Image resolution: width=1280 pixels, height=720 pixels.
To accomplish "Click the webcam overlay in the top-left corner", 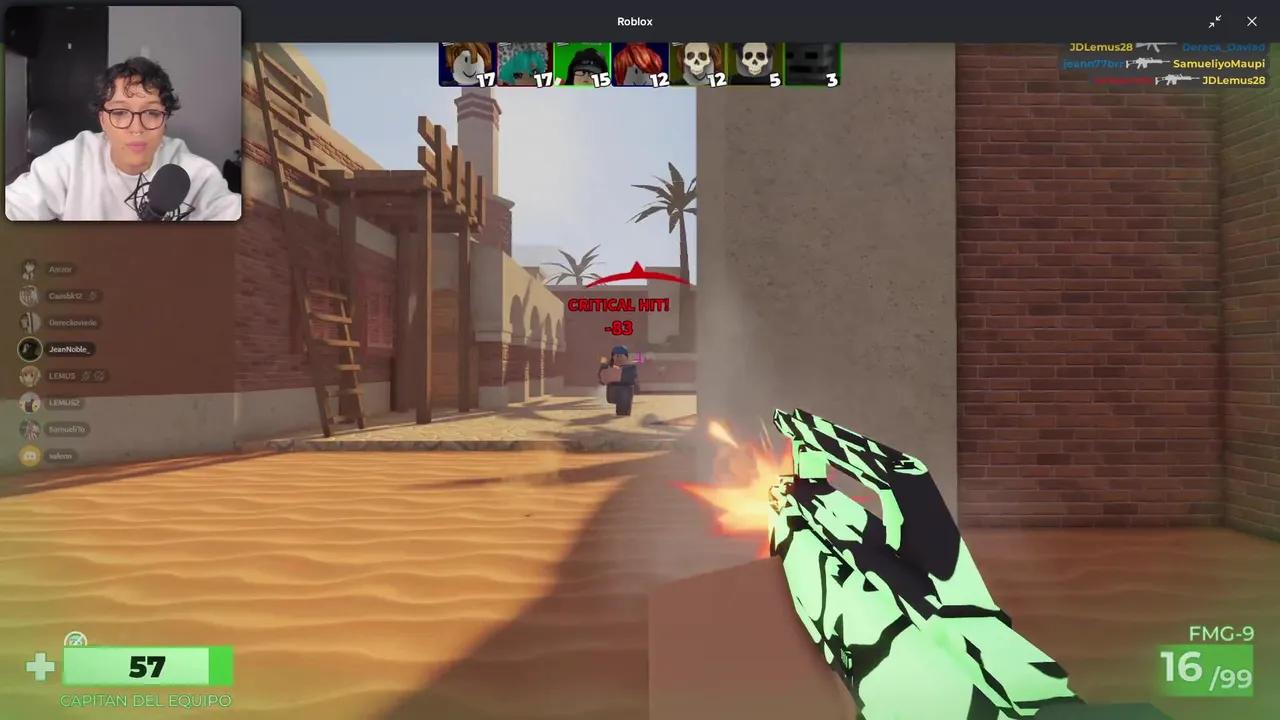I will [x=122, y=114].
